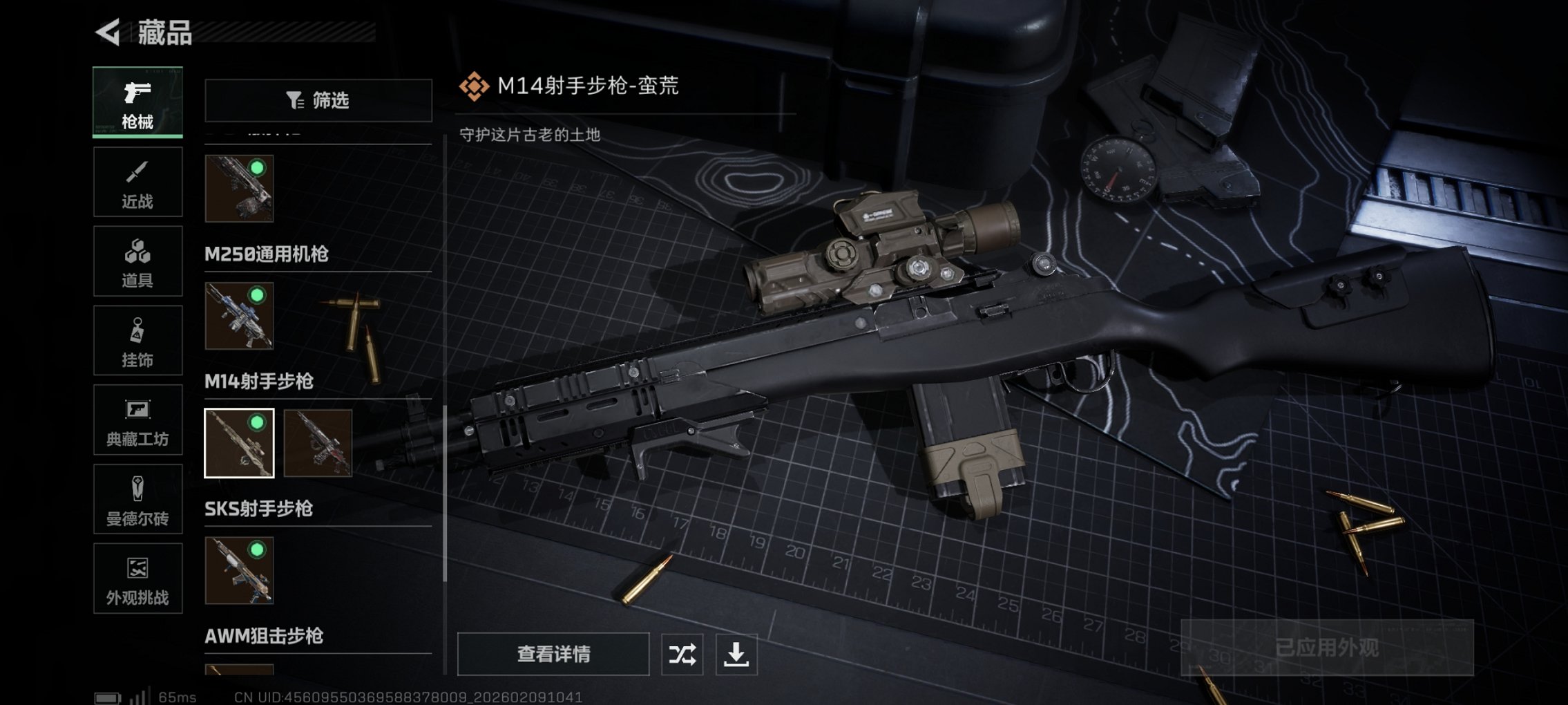
Task: Select the 典藏工坊 workshop icon
Action: (137, 420)
